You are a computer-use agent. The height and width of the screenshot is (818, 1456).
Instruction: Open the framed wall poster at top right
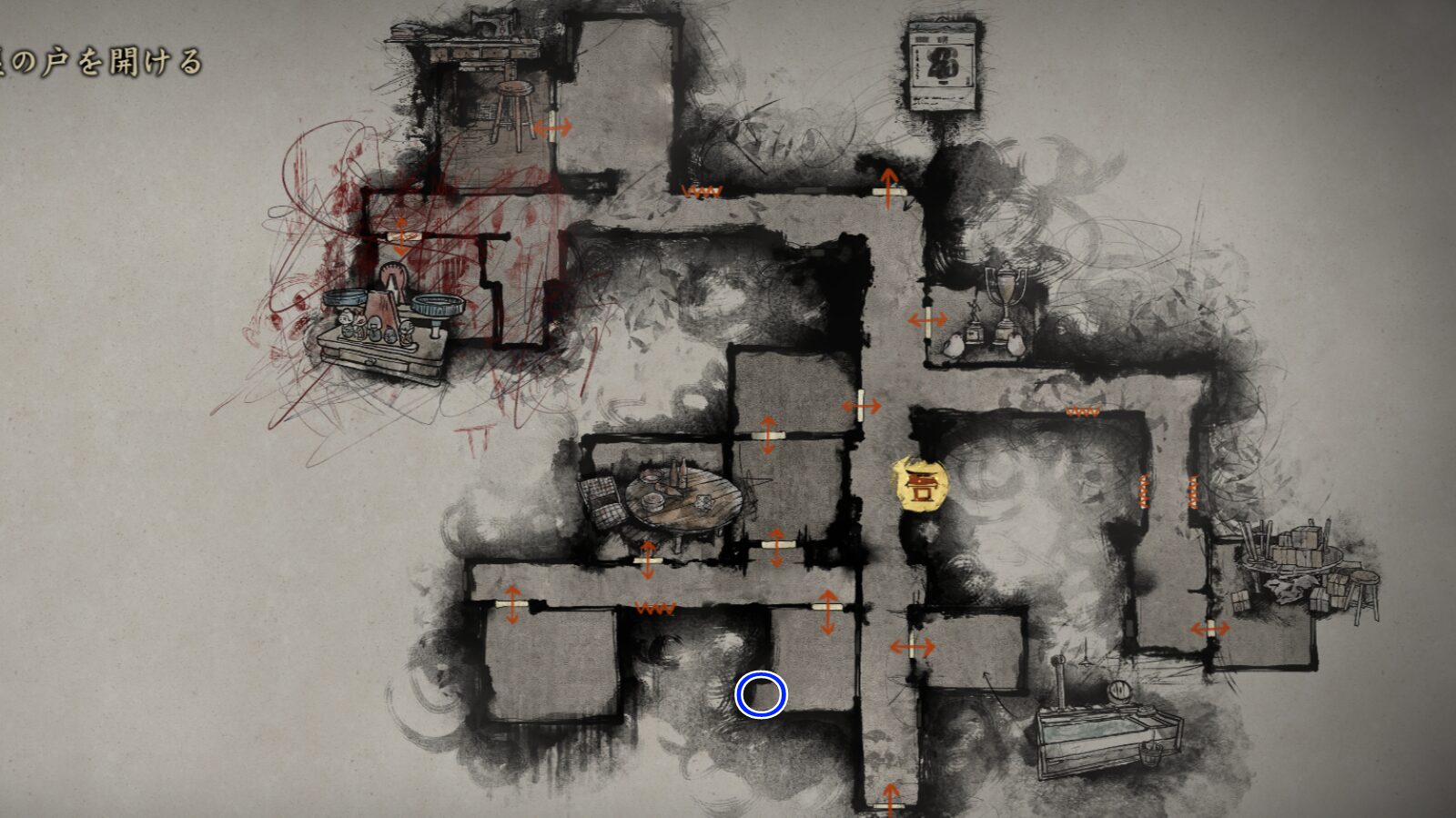pos(941,64)
